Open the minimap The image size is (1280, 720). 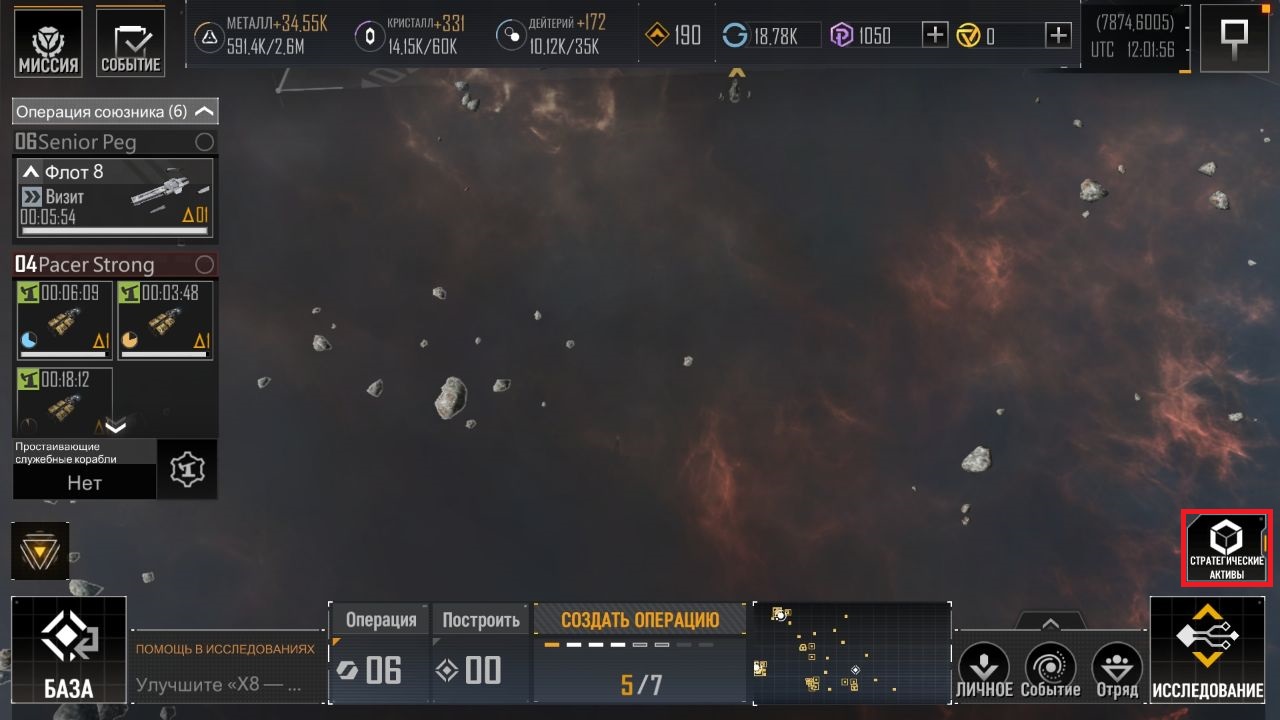tap(850, 650)
